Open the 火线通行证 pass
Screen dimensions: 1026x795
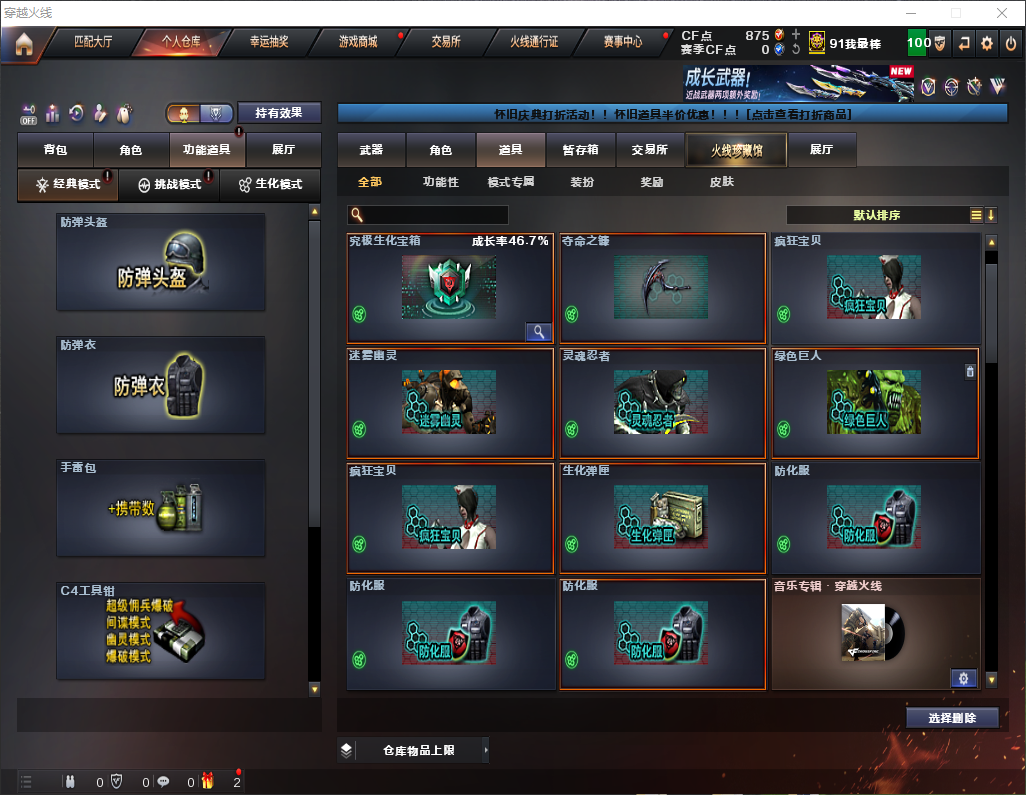click(x=534, y=42)
